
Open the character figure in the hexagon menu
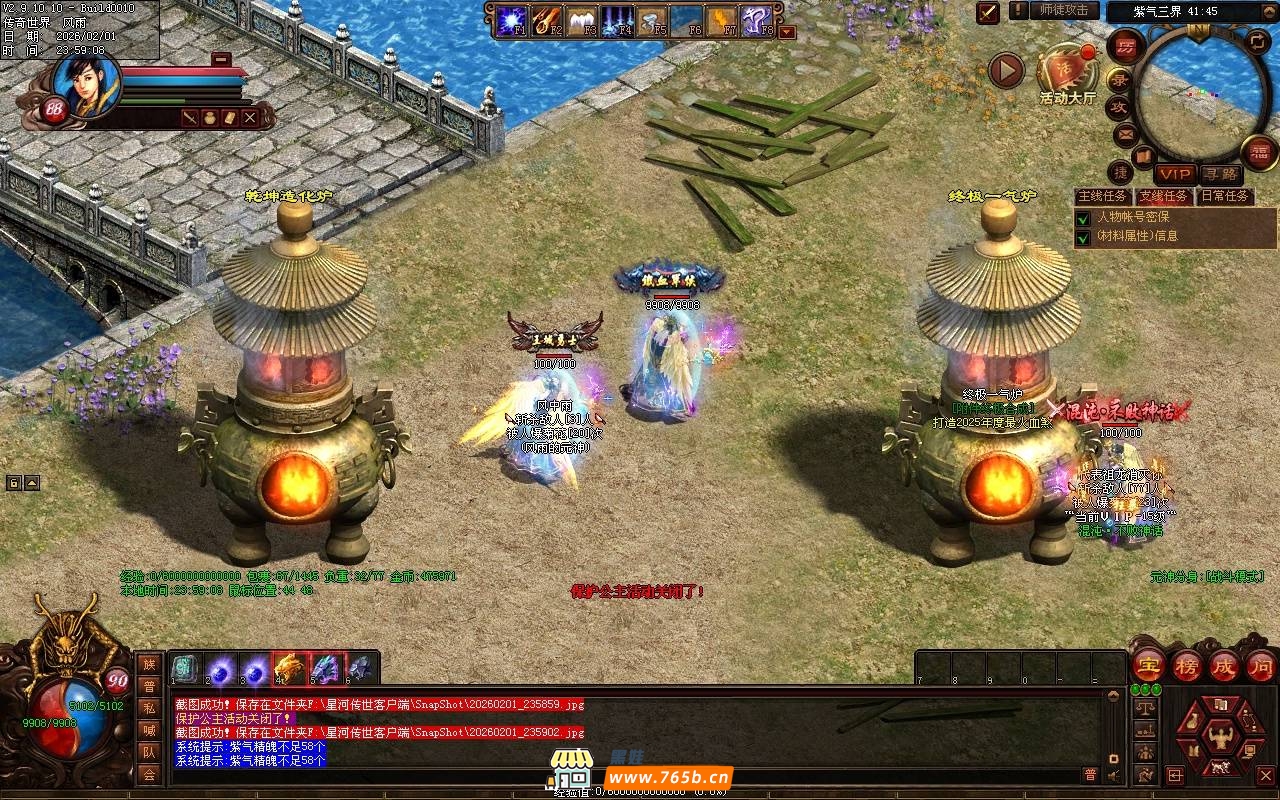pyautogui.click(x=1219, y=738)
